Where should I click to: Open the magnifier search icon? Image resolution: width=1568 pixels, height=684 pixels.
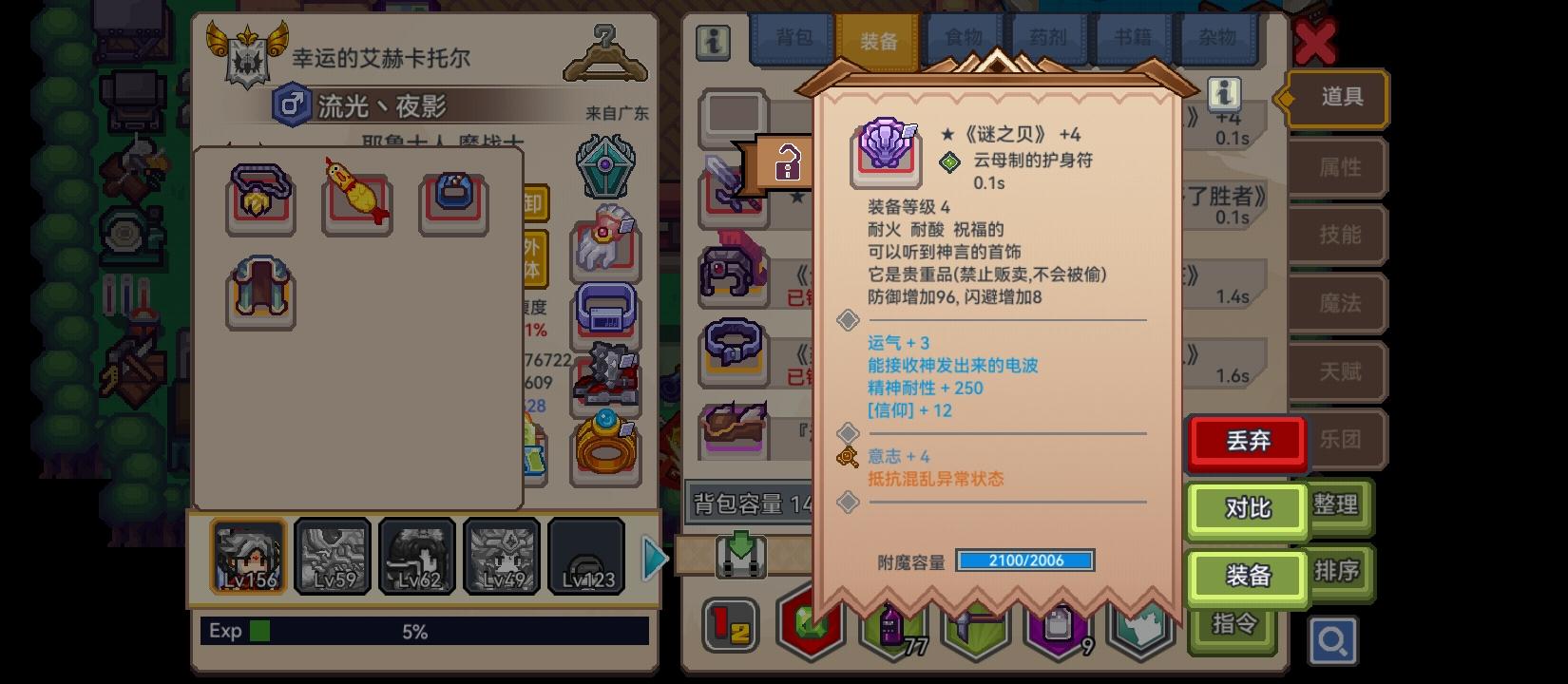point(1334,641)
